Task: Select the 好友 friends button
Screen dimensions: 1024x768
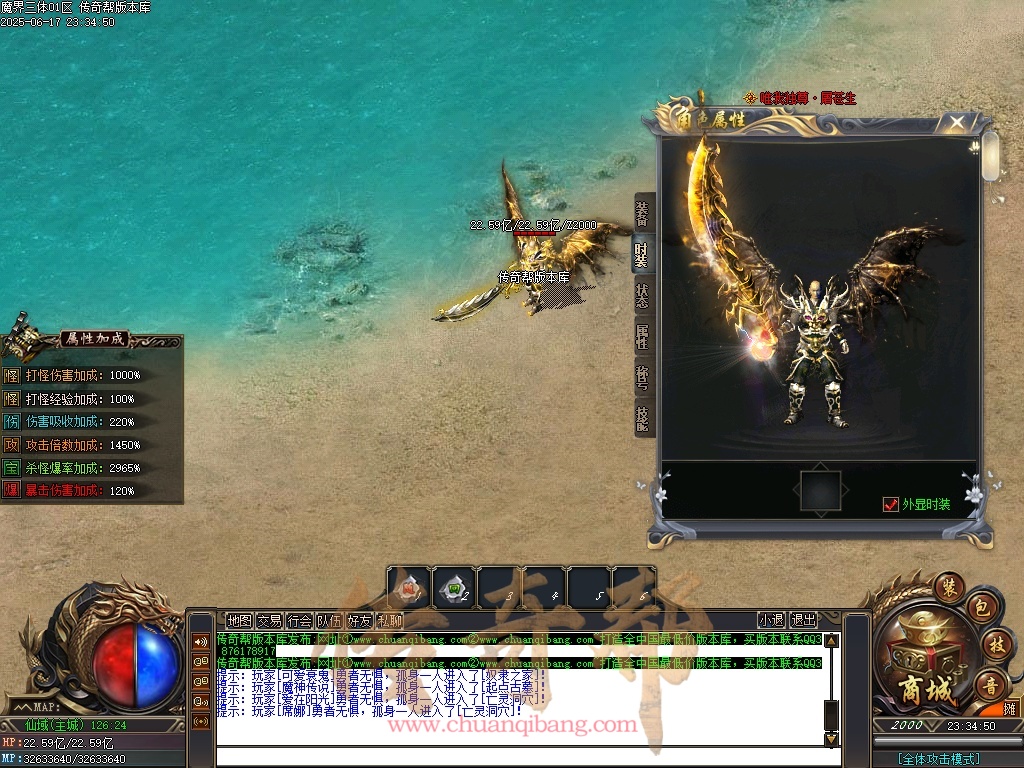Action: pos(359,620)
